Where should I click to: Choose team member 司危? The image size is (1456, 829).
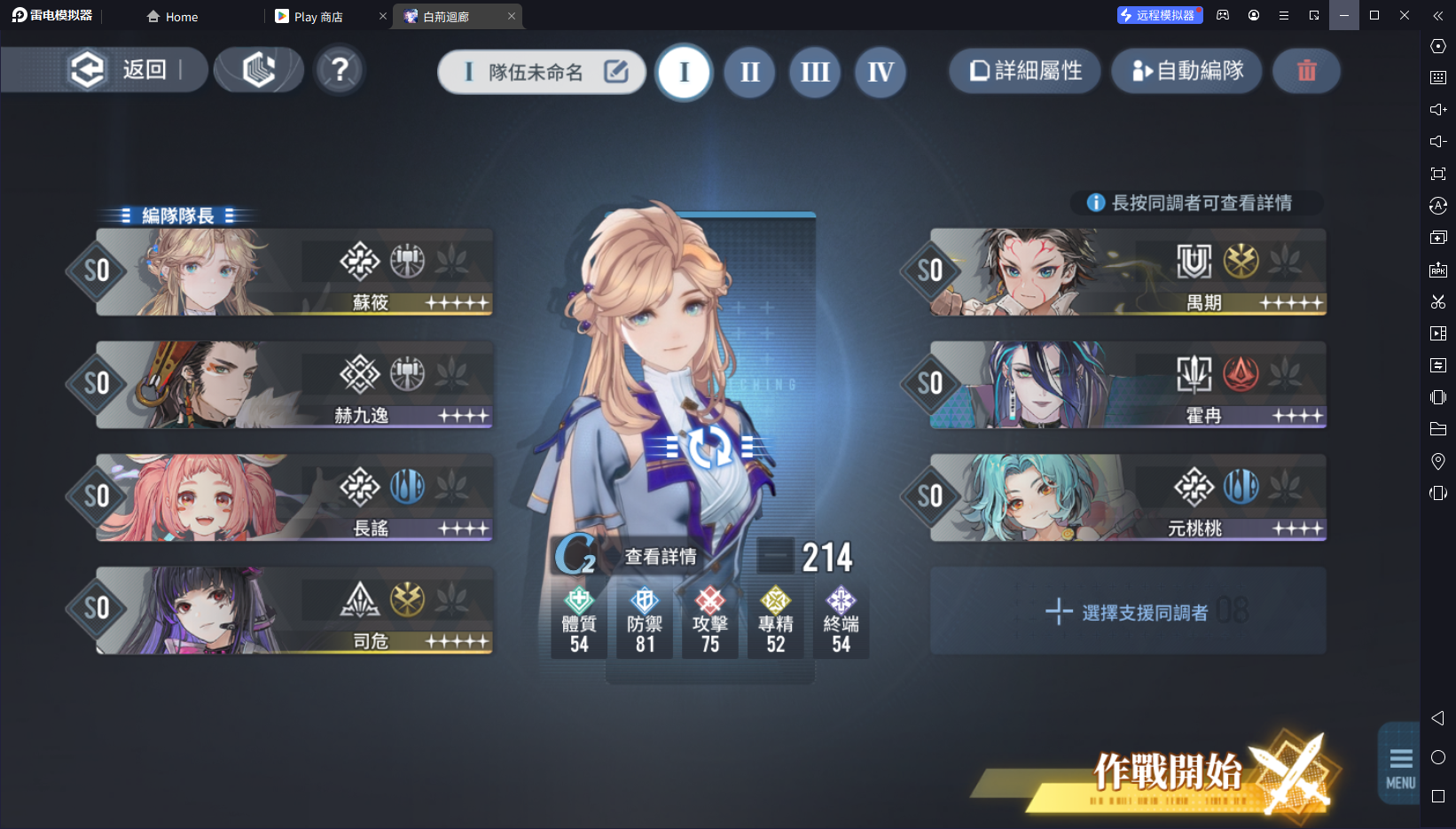pyautogui.click(x=294, y=610)
